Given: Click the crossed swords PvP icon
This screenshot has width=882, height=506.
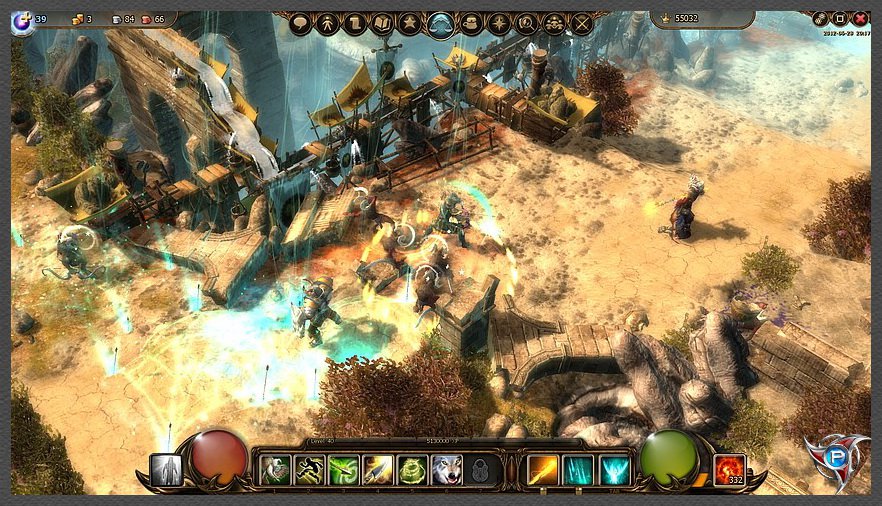Looking at the screenshot, I should 581,24.
